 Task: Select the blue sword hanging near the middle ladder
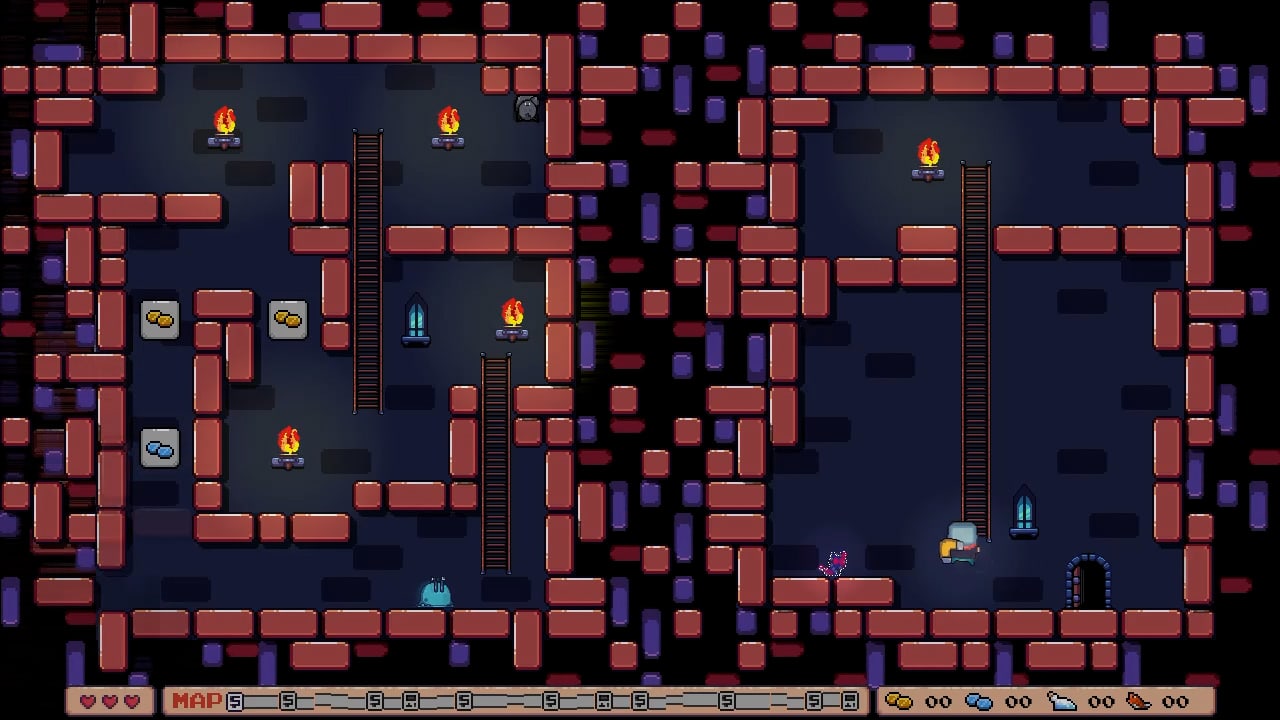(416, 320)
